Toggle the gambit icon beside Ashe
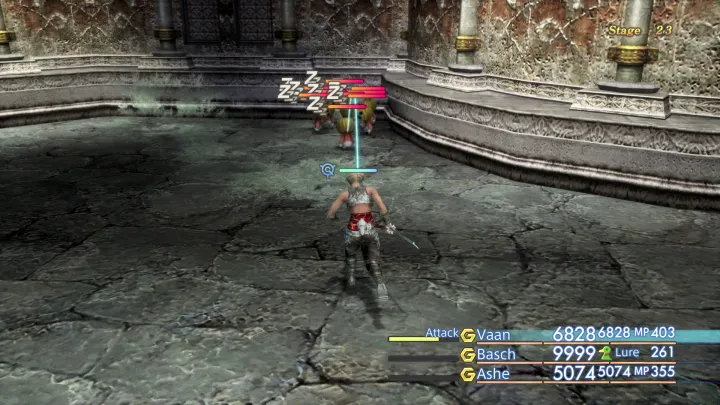Image resolution: width=720 pixels, height=405 pixels. point(467,373)
